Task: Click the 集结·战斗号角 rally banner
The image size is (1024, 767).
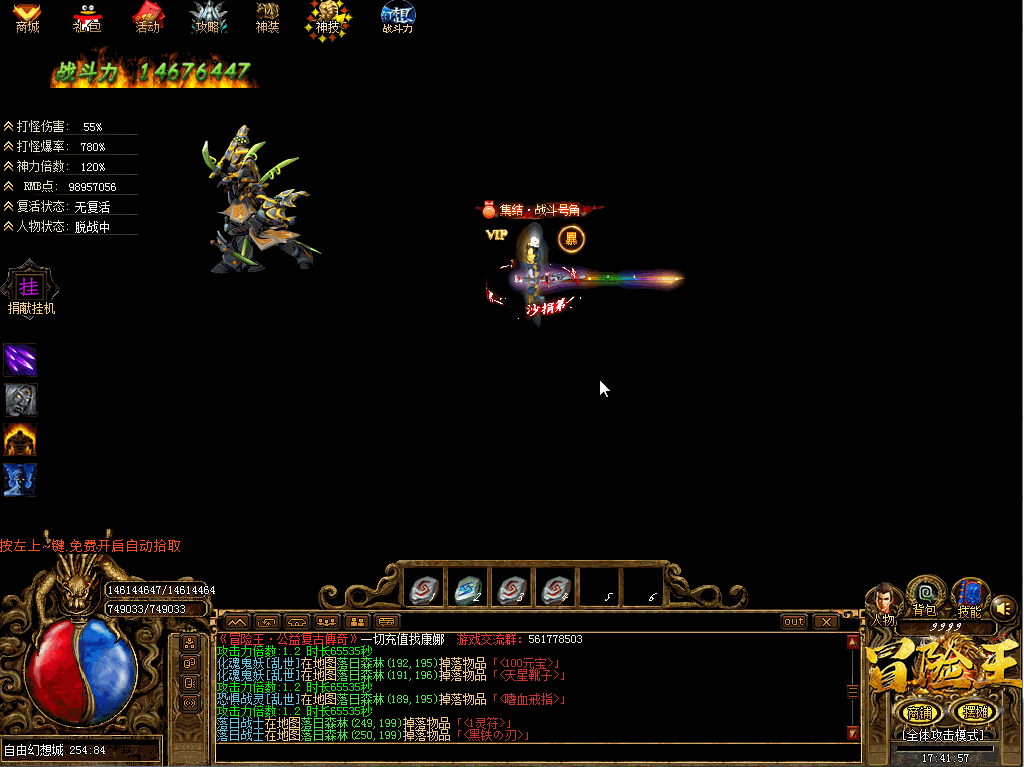Action: click(540, 210)
